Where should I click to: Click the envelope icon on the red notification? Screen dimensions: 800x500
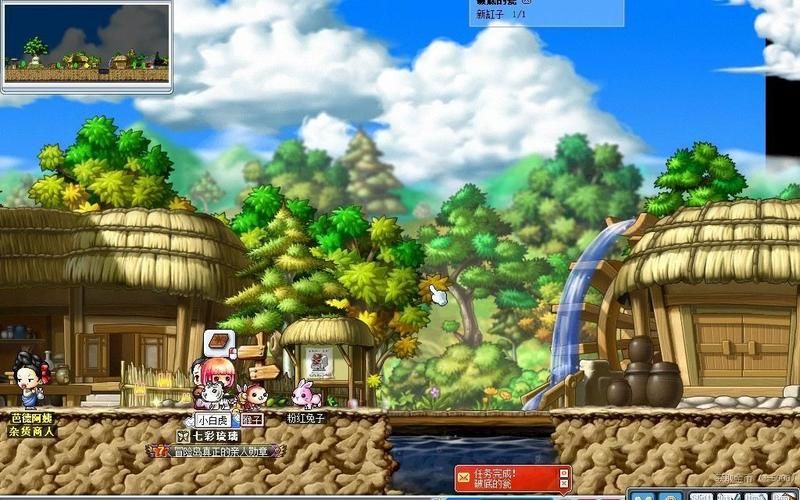coord(464,478)
